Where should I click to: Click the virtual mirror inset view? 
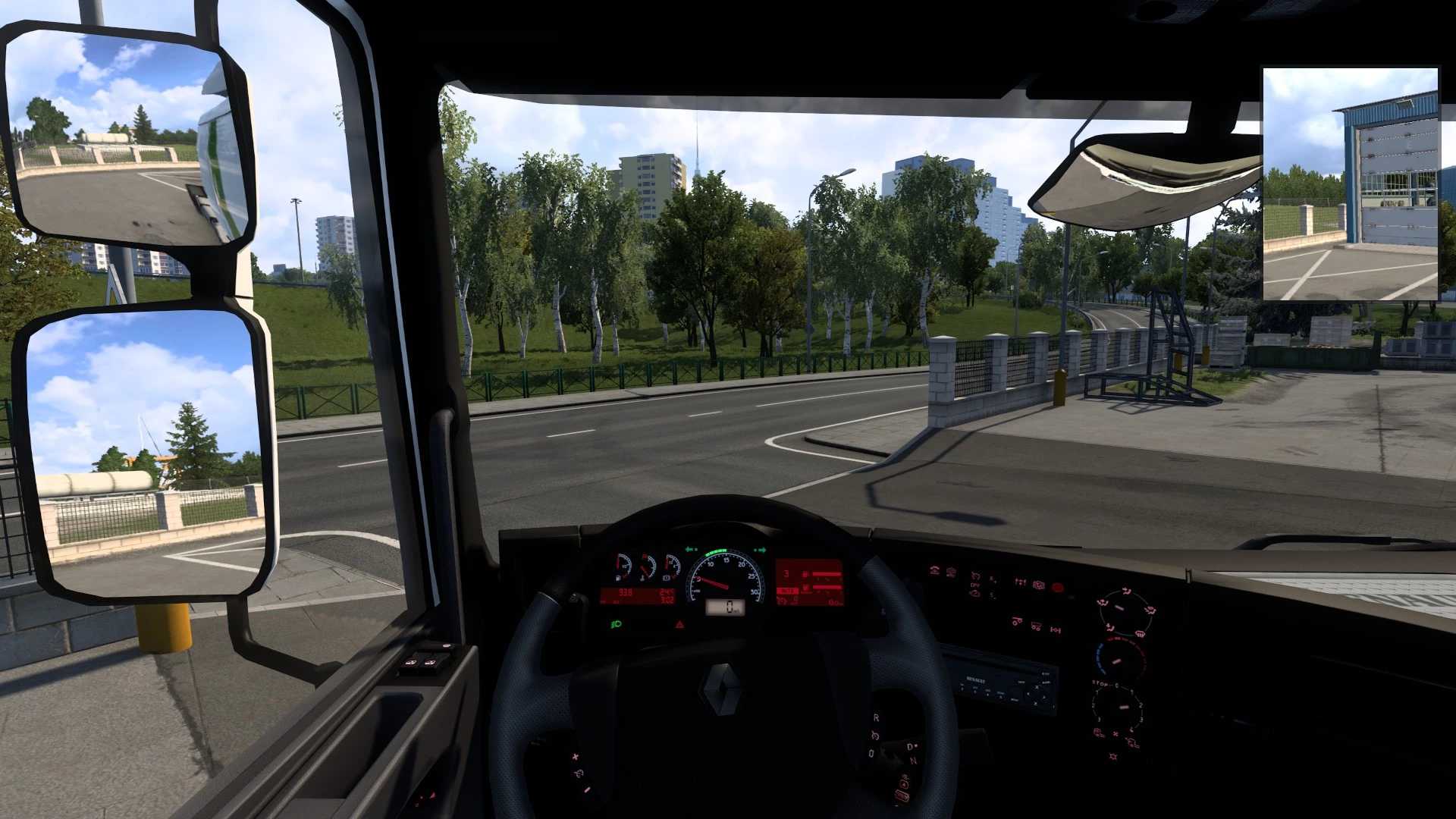[1350, 184]
